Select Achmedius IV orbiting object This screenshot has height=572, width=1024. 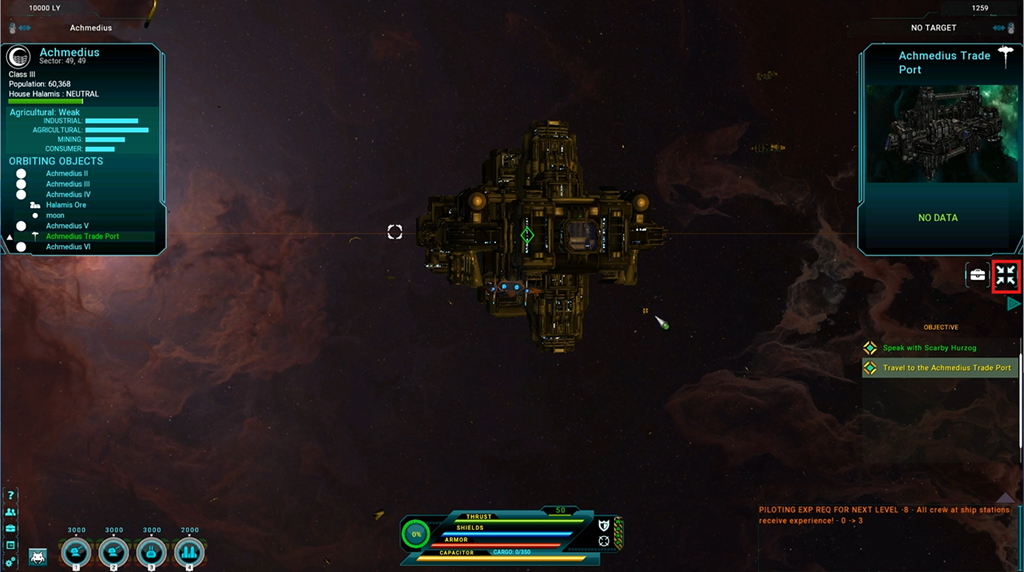point(68,194)
